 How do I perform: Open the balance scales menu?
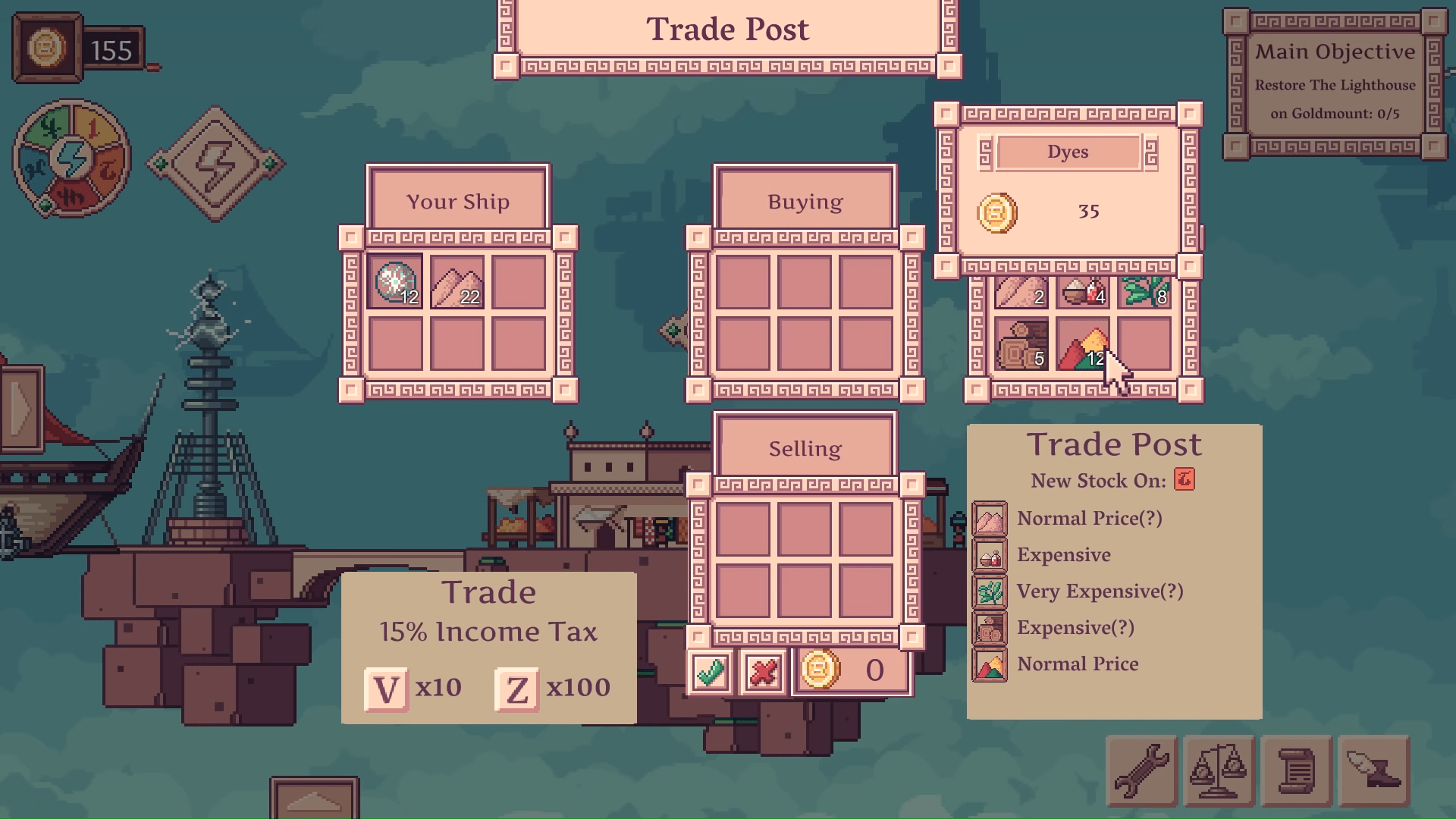(x=1219, y=770)
